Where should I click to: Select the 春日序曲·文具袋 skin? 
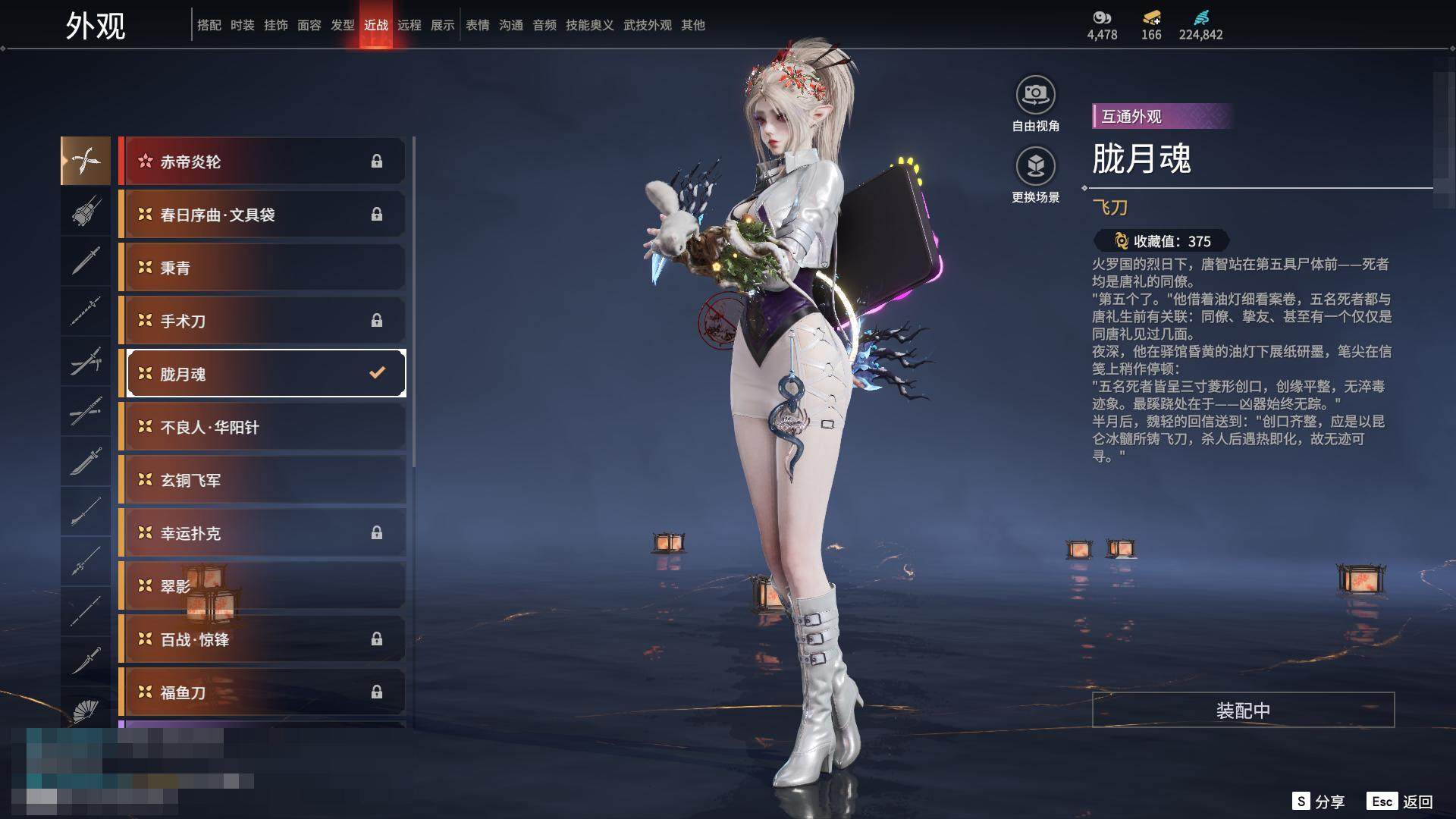coord(262,215)
